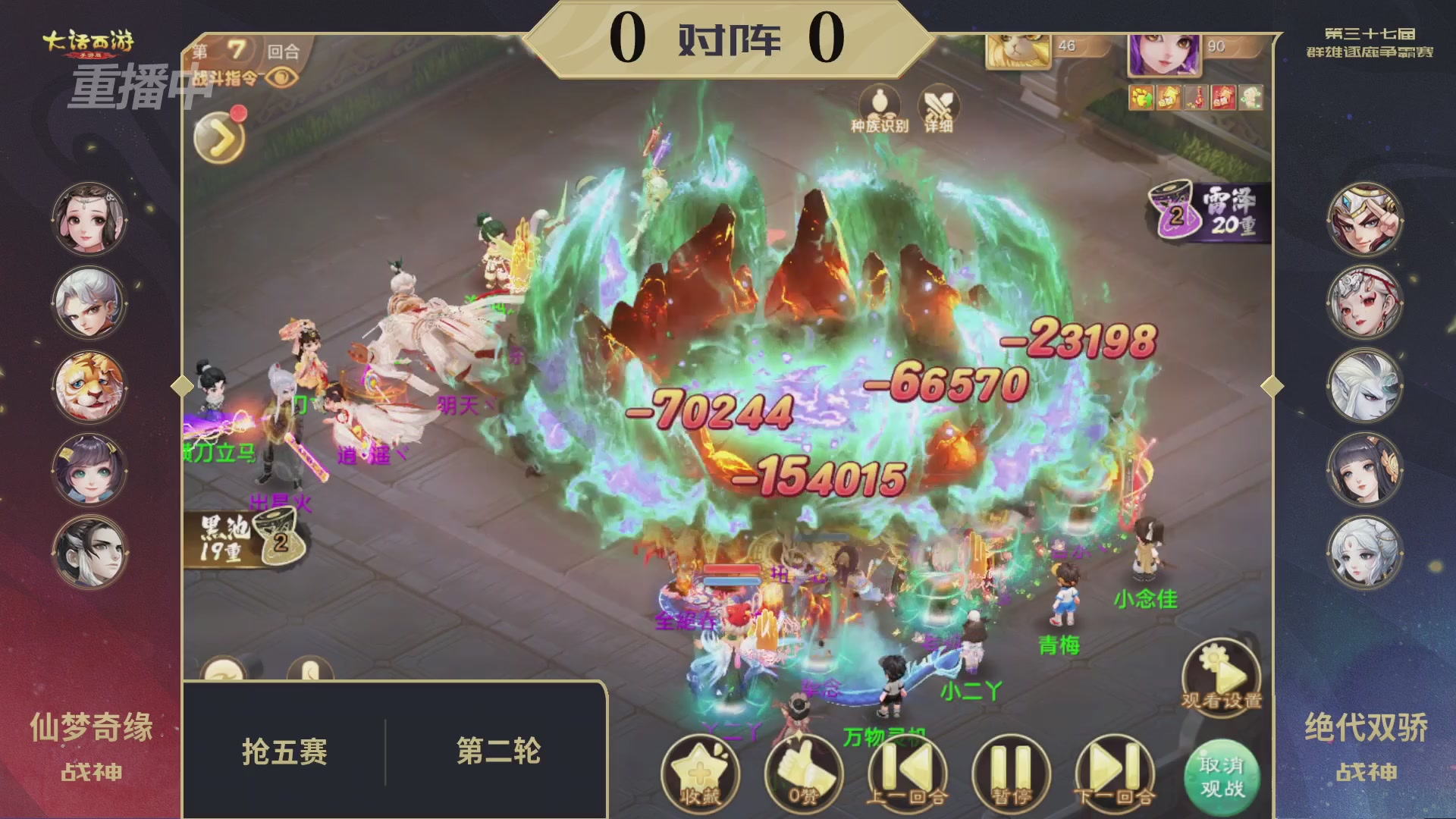This screenshot has height=819, width=1456.
Task: Click the first item icon under the purple-haired avatar
Action: (1143, 98)
